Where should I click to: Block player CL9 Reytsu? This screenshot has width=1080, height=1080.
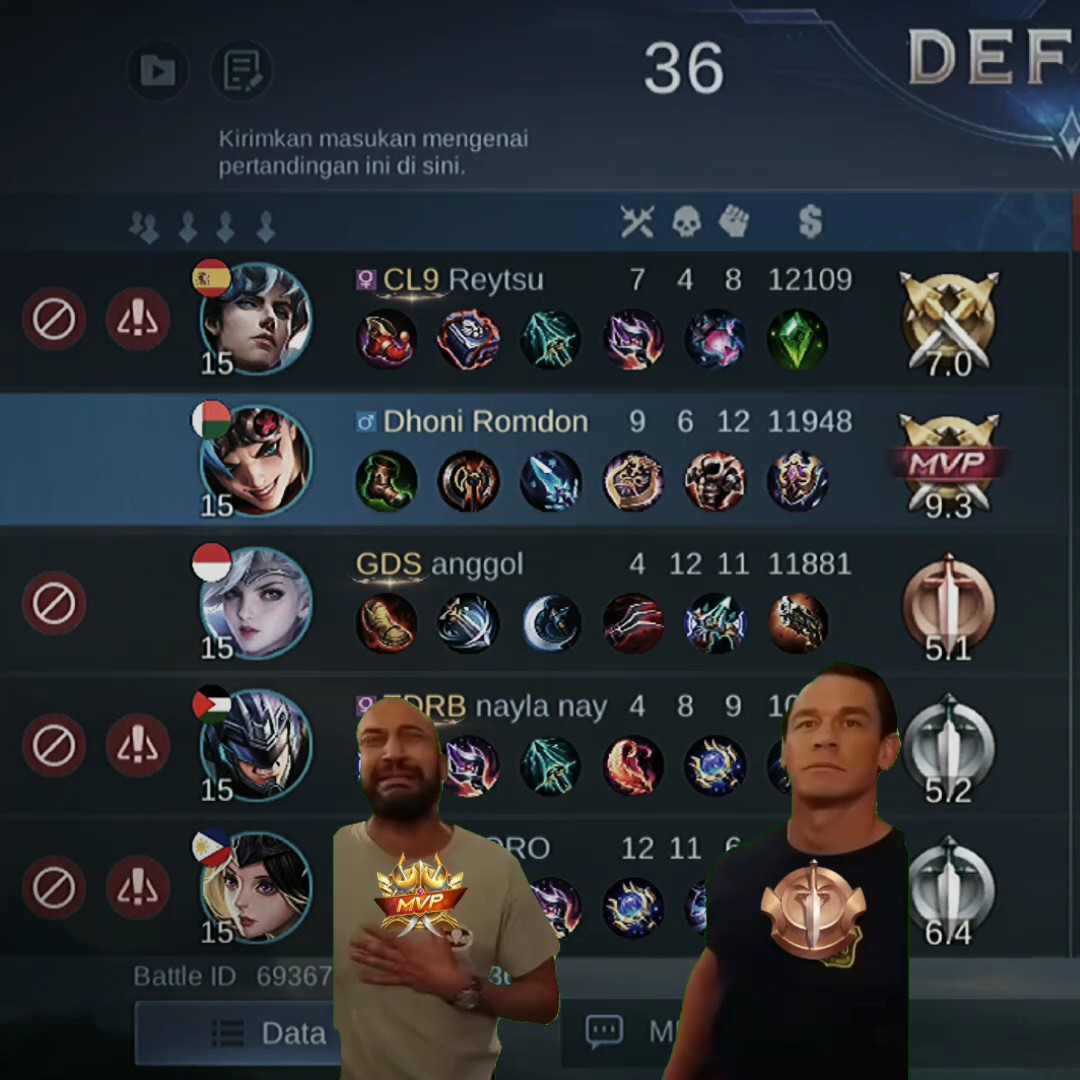click(x=54, y=319)
